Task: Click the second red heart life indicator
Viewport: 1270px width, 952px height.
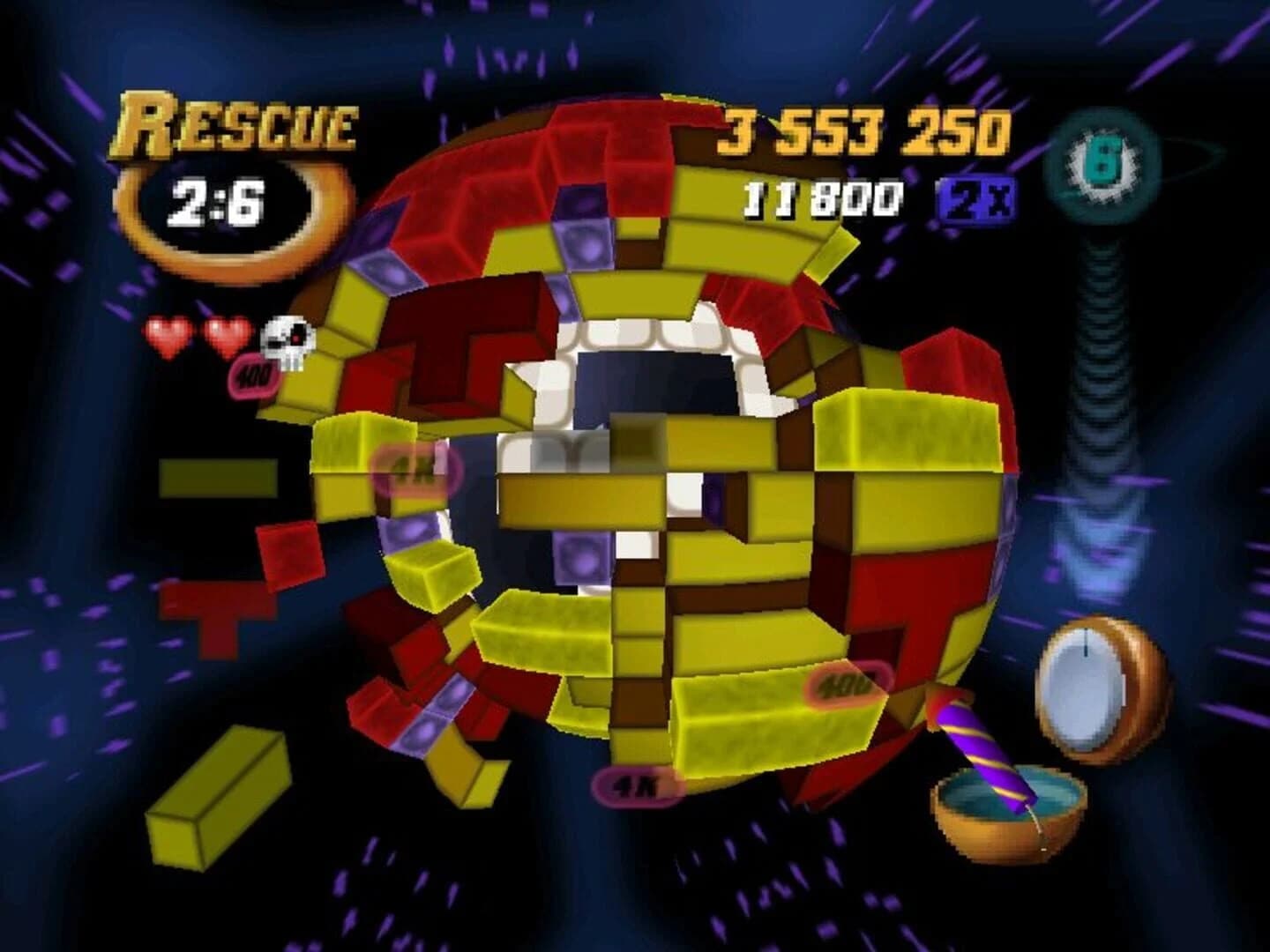Action: click(x=225, y=335)
